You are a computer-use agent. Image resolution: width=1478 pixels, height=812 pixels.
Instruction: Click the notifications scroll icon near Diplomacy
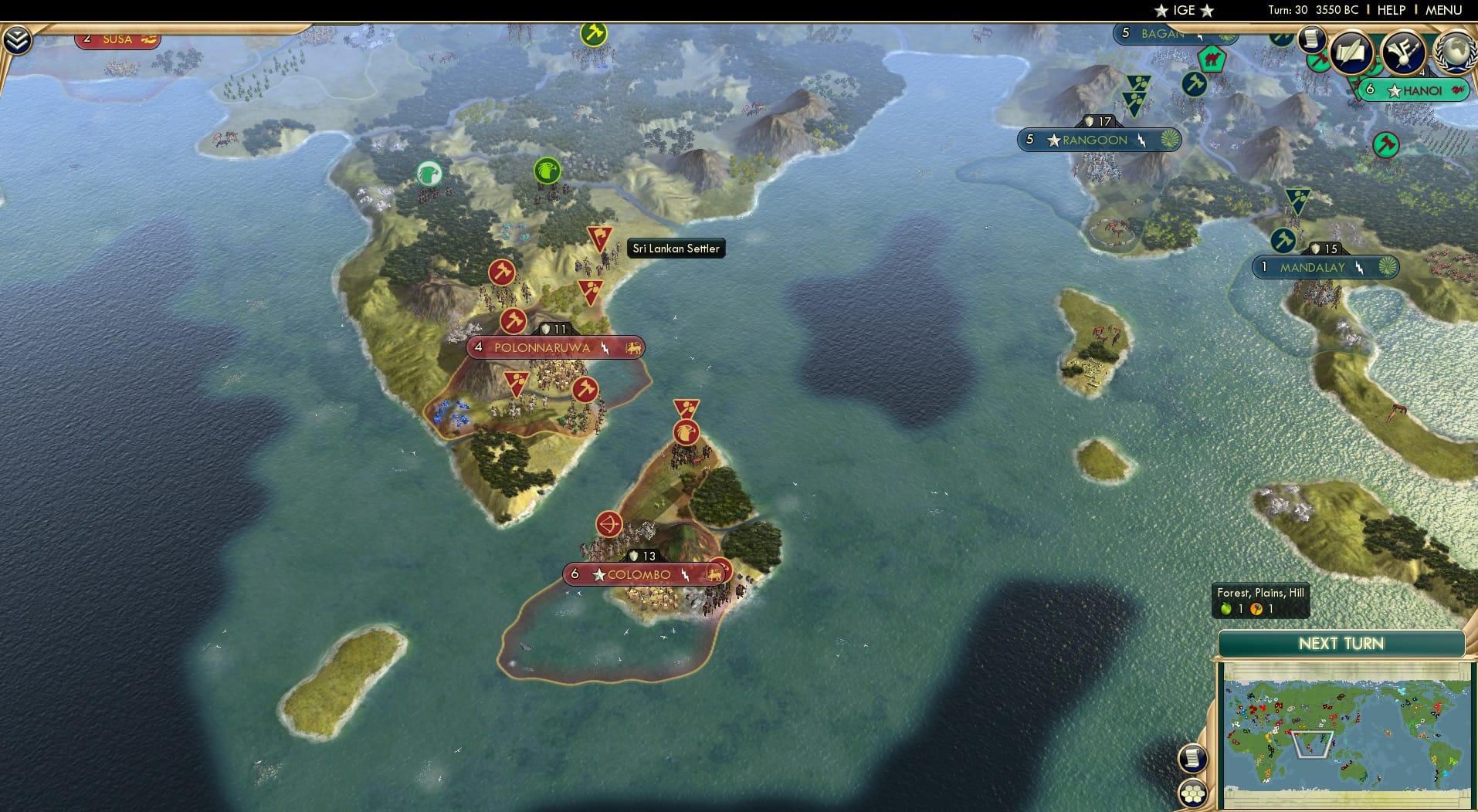click(1310, 40)
